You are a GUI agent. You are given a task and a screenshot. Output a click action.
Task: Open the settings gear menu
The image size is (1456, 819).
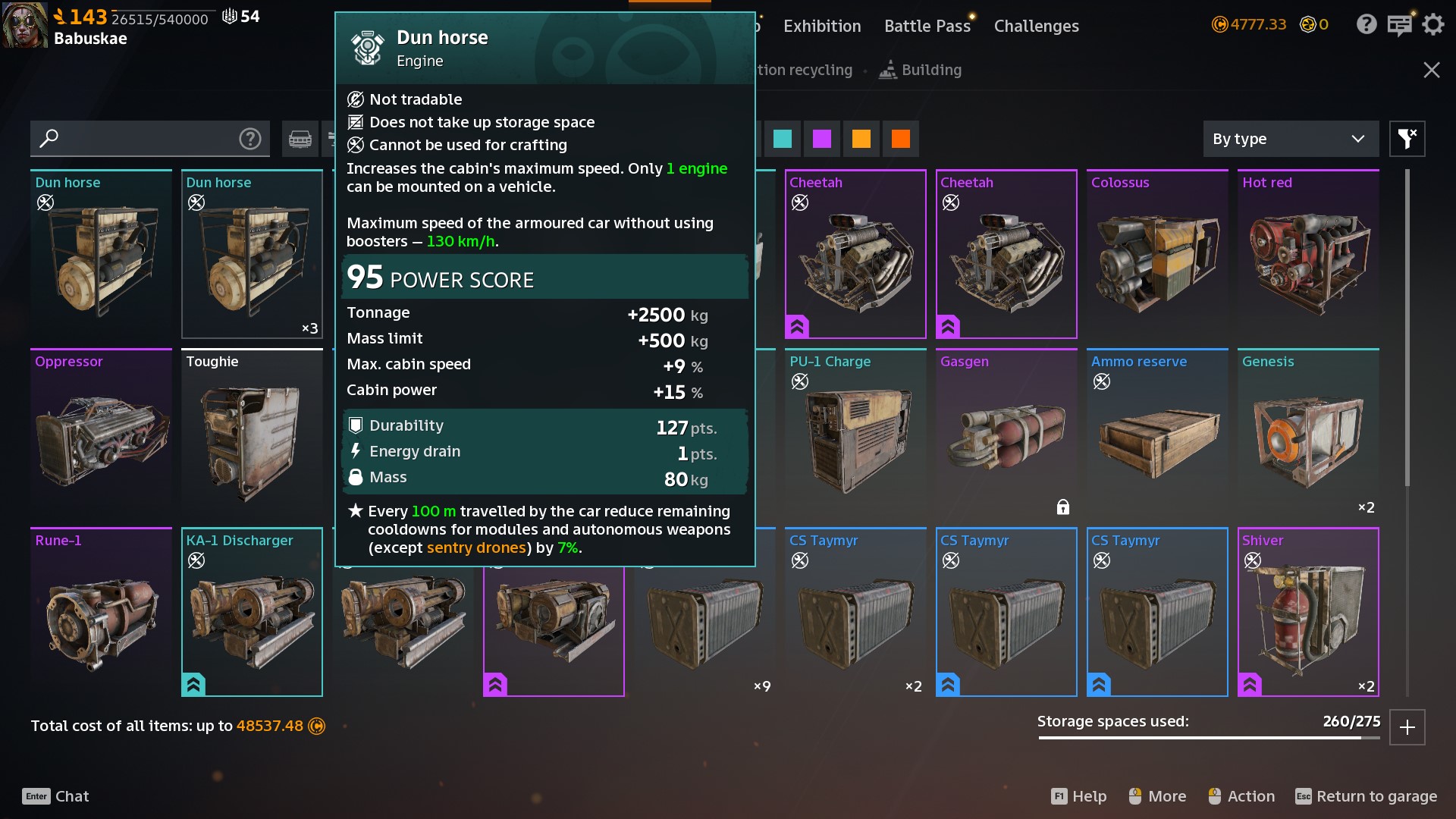point(1432,24)
